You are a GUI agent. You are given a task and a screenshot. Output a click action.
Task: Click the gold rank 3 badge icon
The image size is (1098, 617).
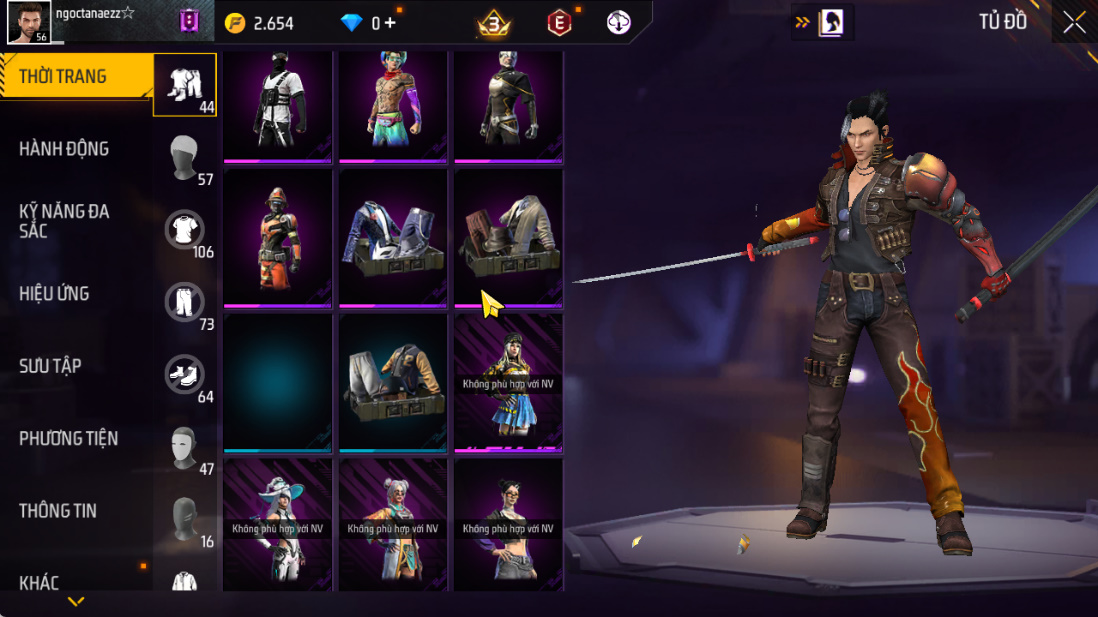(x=492, y=23)
